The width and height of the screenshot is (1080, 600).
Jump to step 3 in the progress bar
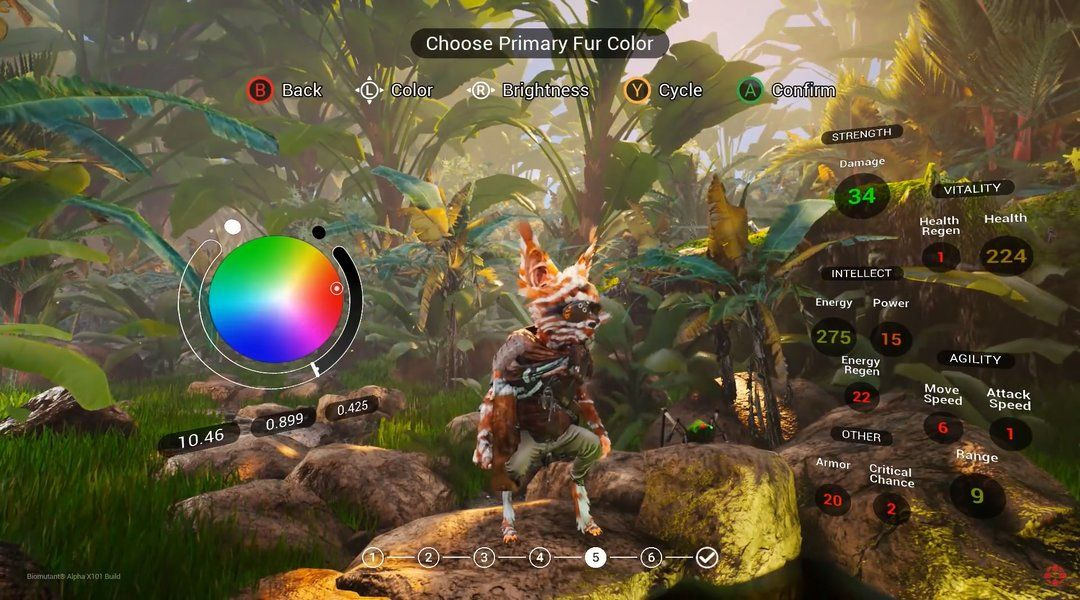(484, 557)
